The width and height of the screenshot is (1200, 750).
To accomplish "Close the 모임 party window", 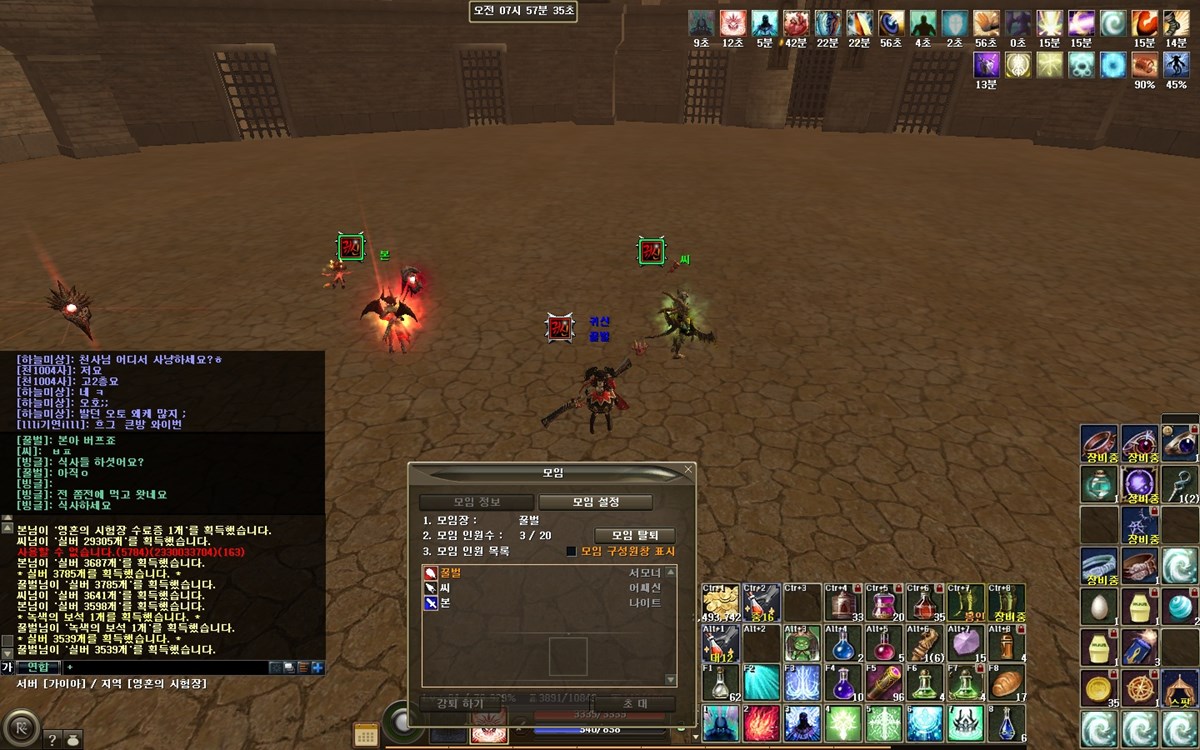I will [x=688, y=469].
